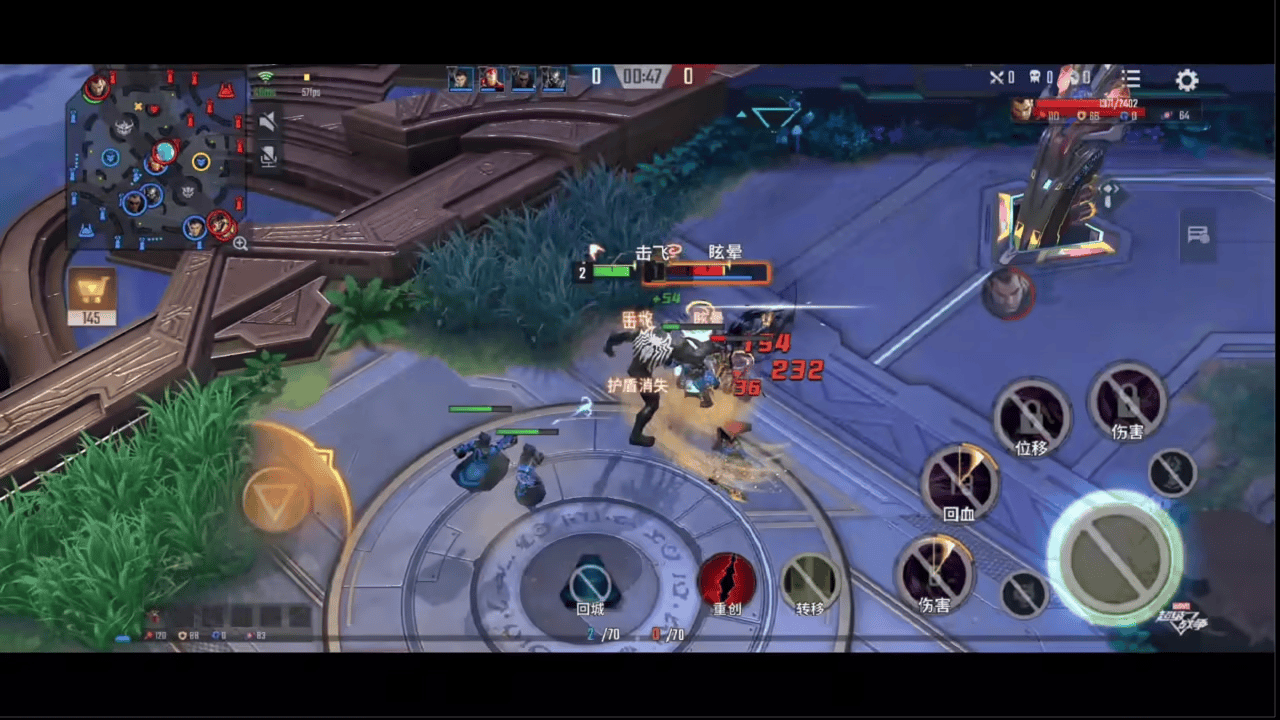
Task: Zoom the minimap with the magnifier icon
Action: pos(240,243)
